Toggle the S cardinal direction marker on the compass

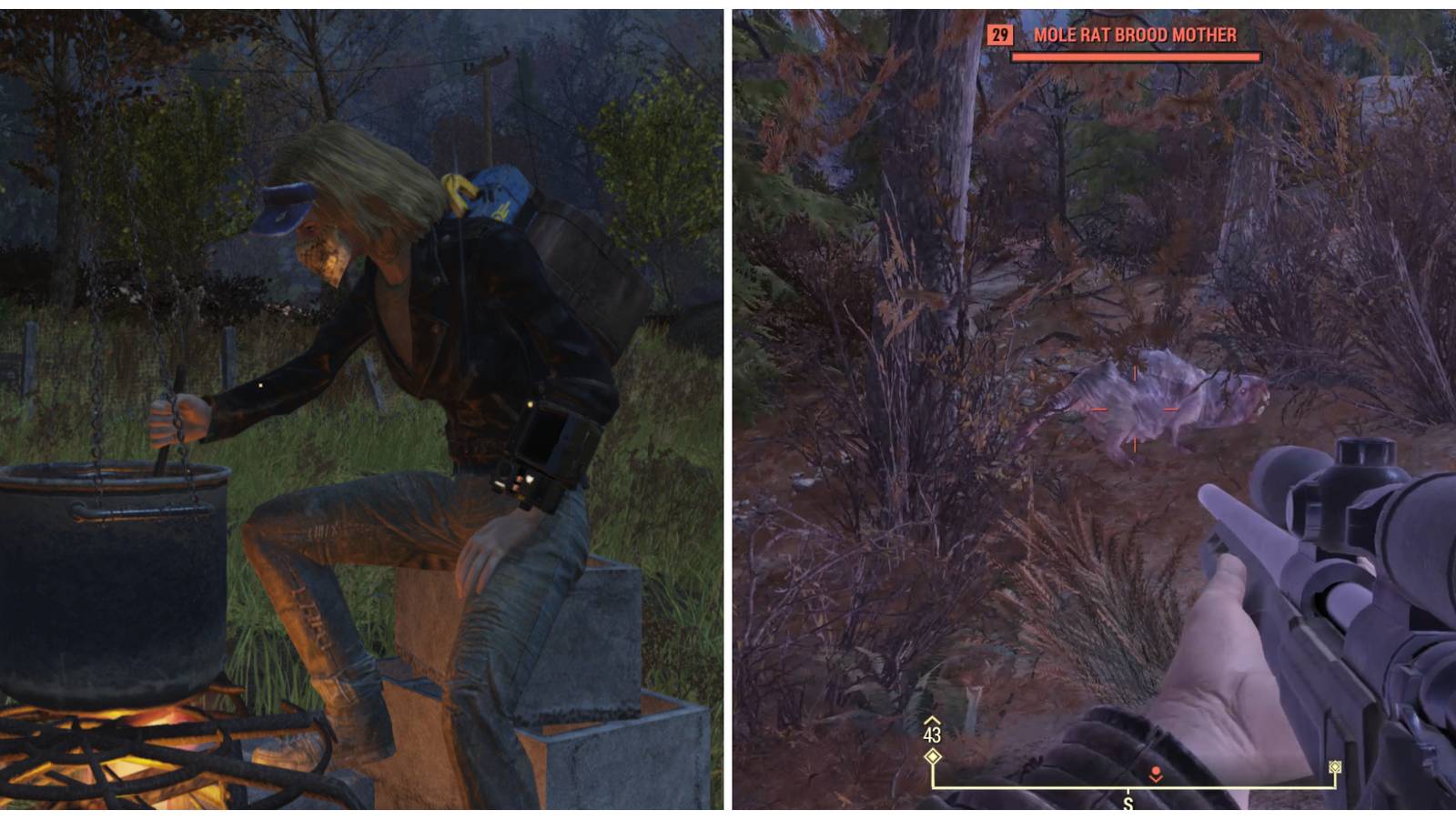pyautogui.click(x=1128, y=801)
